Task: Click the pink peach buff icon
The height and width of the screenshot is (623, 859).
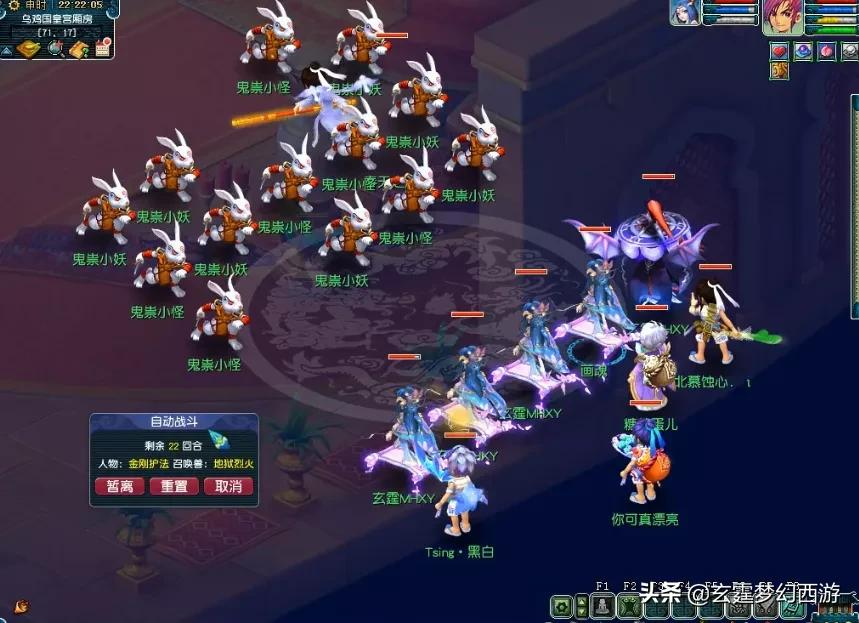Action: pos(826,51)
